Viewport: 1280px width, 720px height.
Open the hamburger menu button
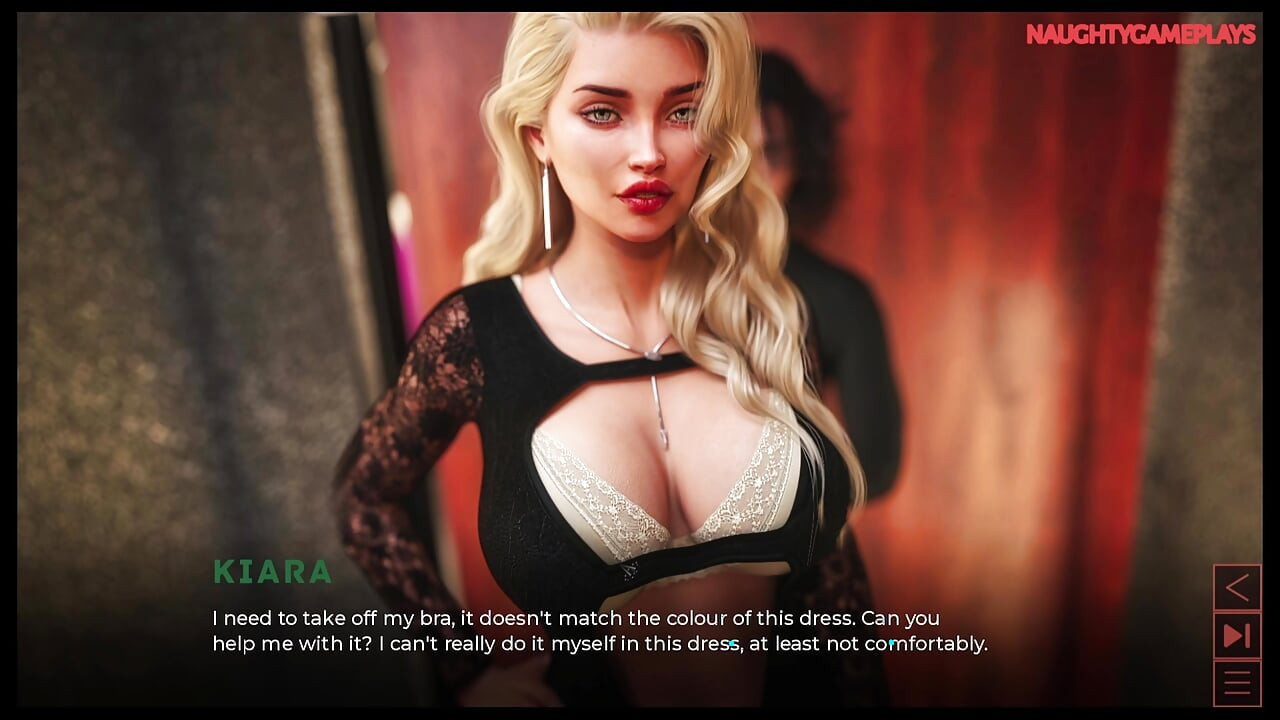[x=1237, y=683]
